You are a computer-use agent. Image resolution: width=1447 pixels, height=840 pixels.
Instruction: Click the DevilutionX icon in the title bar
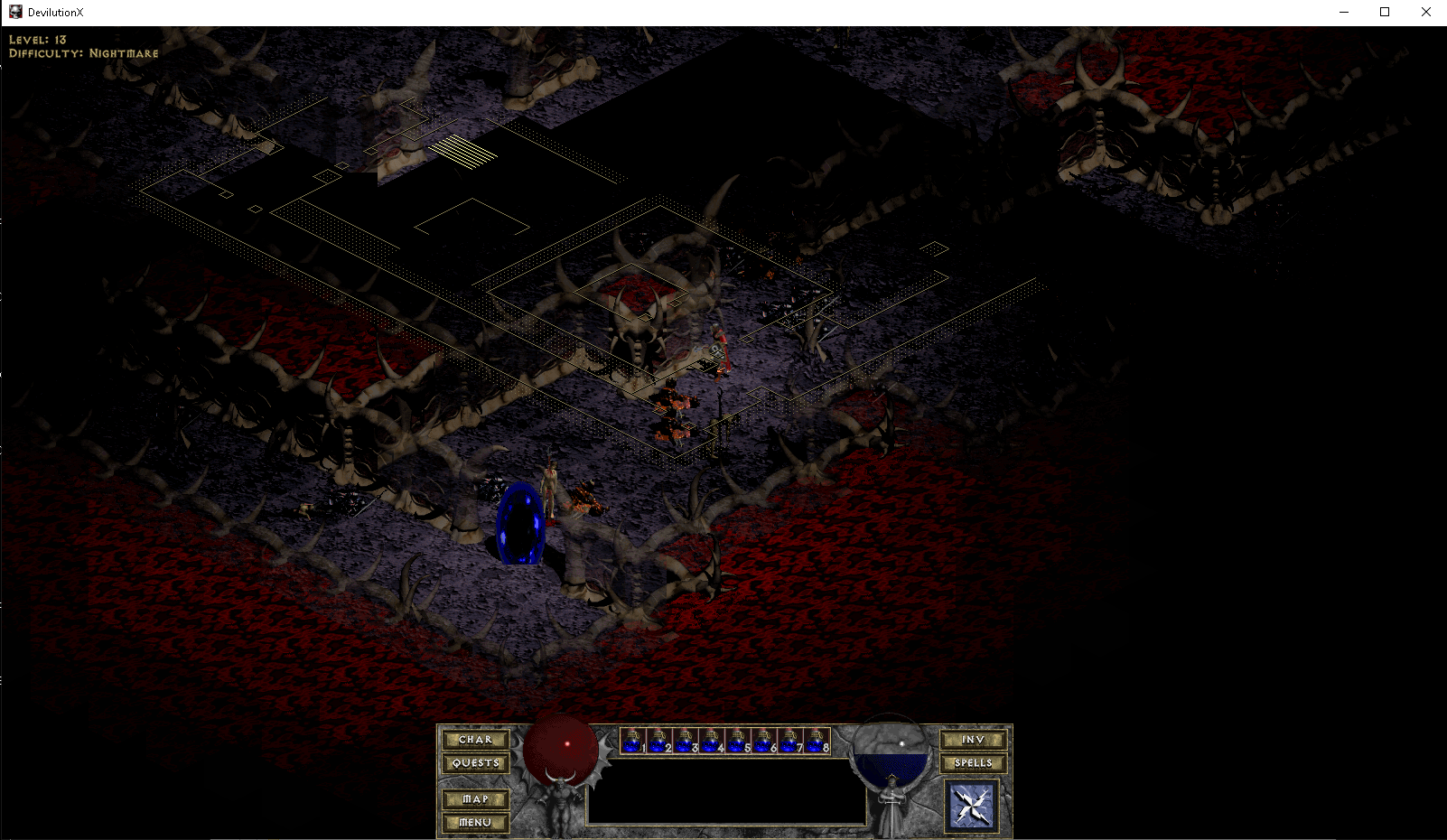click(14, 12)
